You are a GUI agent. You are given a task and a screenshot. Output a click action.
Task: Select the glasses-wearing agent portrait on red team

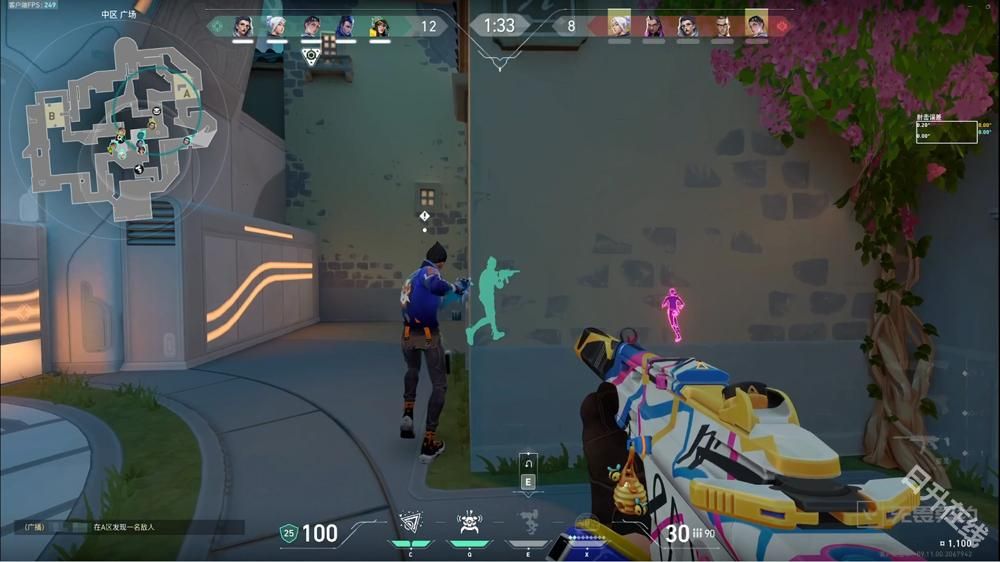pyautogui.click(x=722, y=26)
